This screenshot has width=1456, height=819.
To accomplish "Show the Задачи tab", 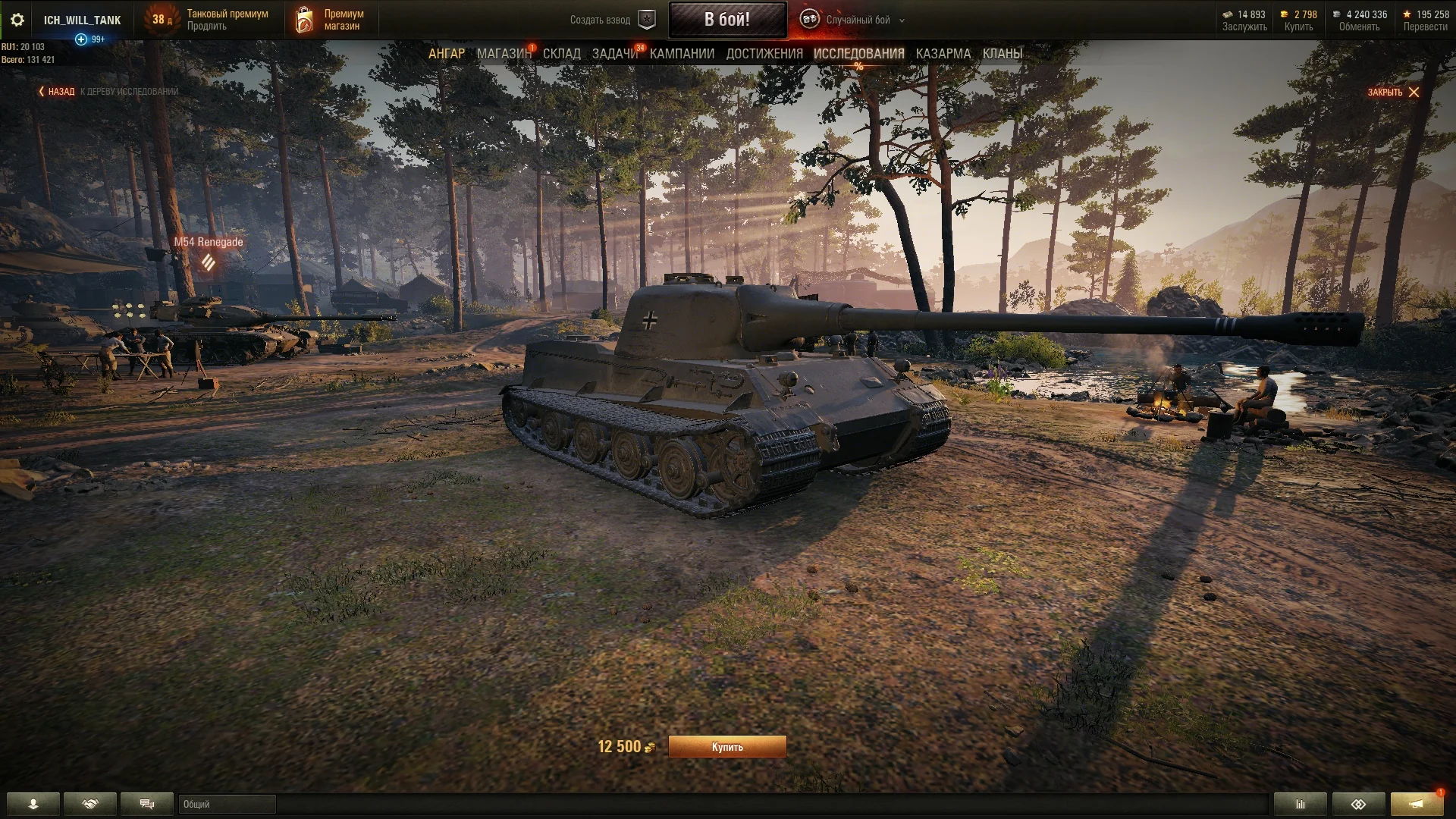I will pyautogui.click(x=614, y=54).
